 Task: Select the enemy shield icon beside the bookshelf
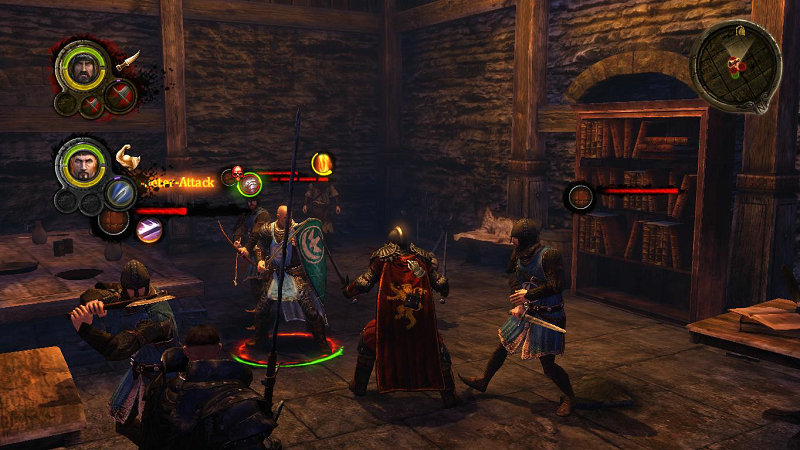(581, 196)
